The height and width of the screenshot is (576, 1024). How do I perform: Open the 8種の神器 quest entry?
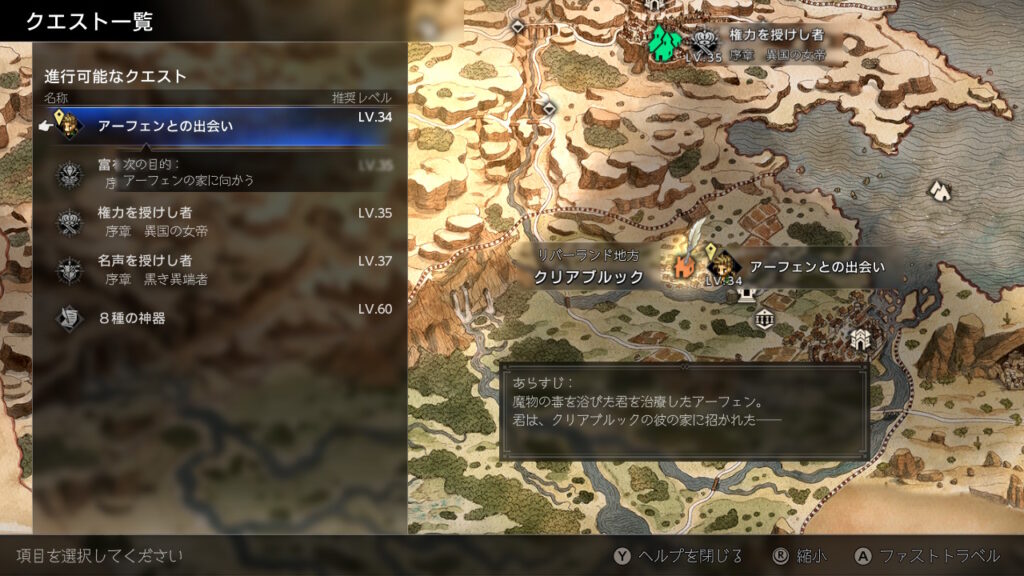click(220, 318)
